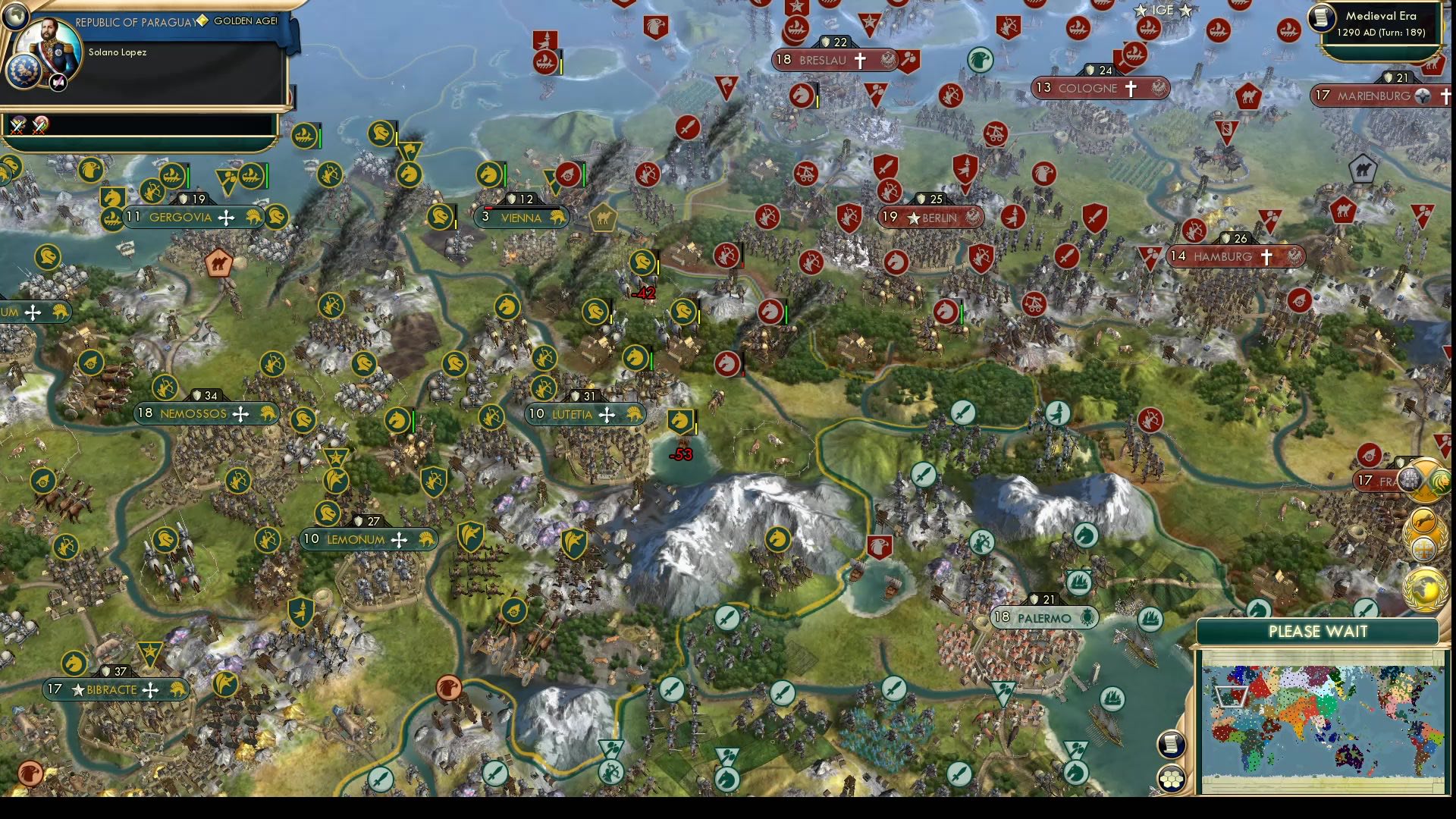Open the World Congress globe notification icon

[1424, 585]
